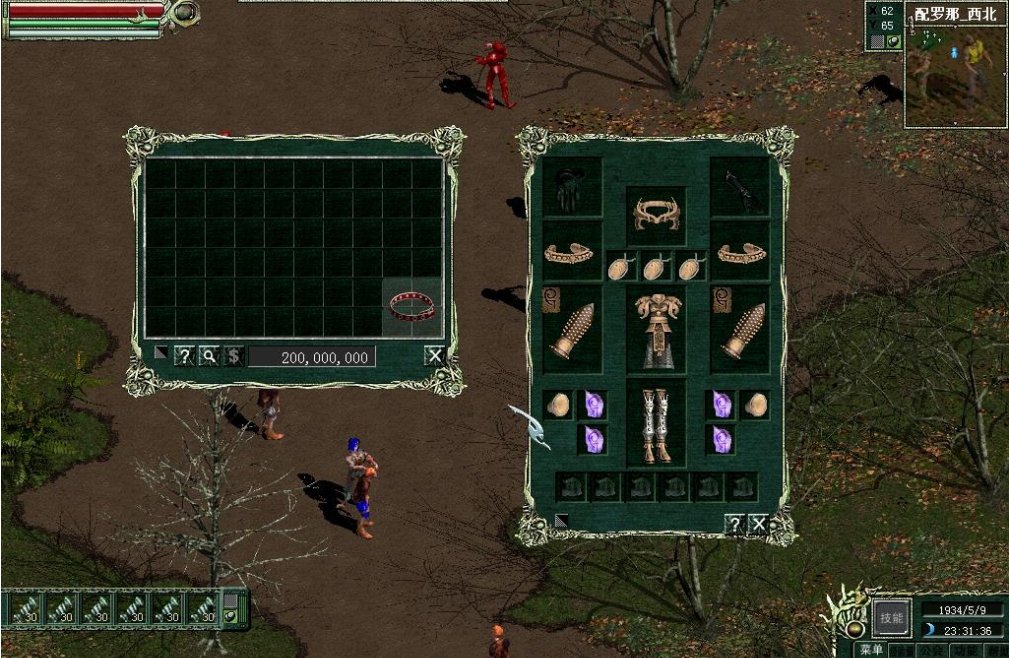Select the body armor equipment slot

tap(656, 330)
